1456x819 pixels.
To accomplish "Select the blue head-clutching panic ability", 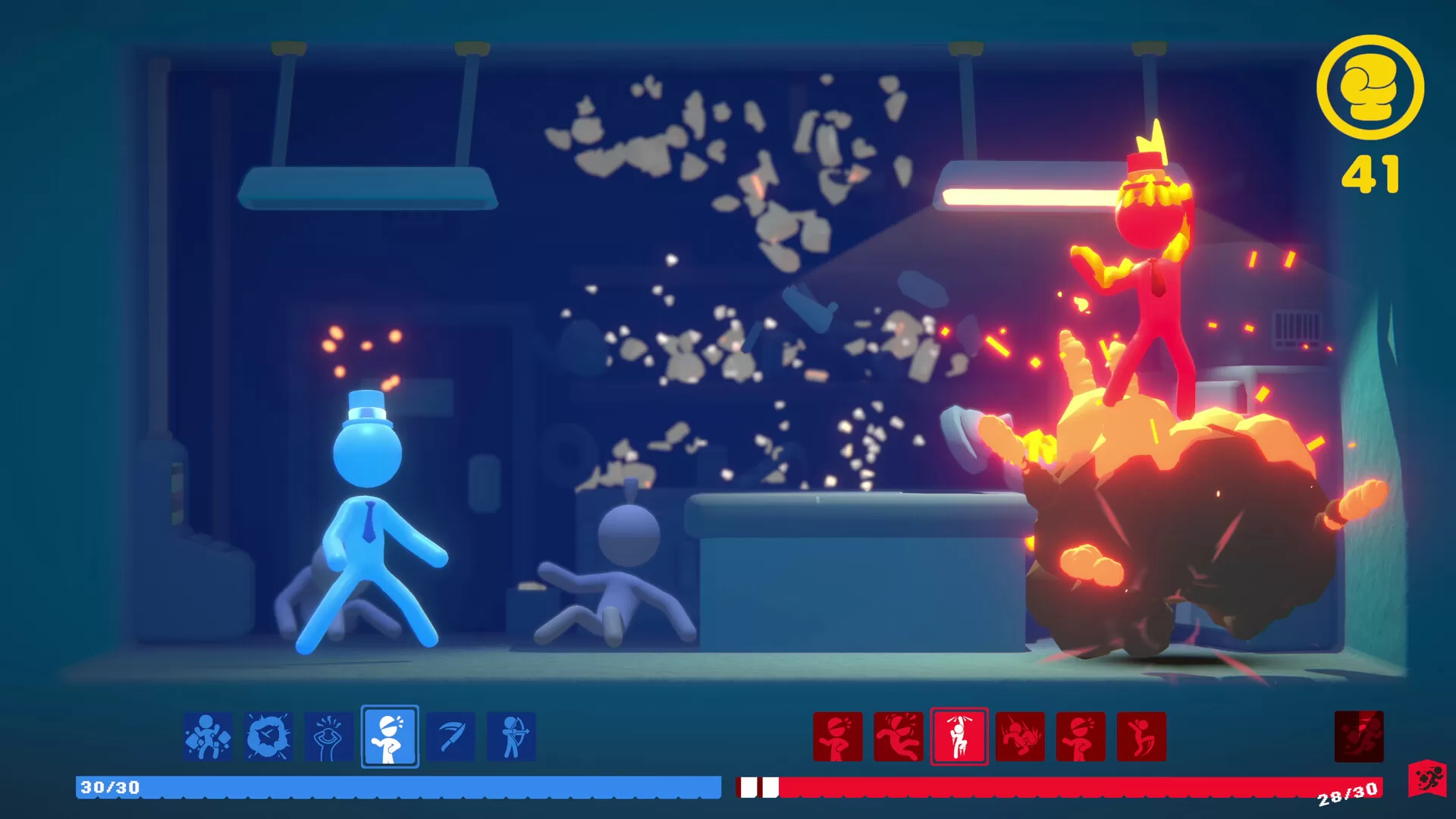I will (x=329, y=738).
